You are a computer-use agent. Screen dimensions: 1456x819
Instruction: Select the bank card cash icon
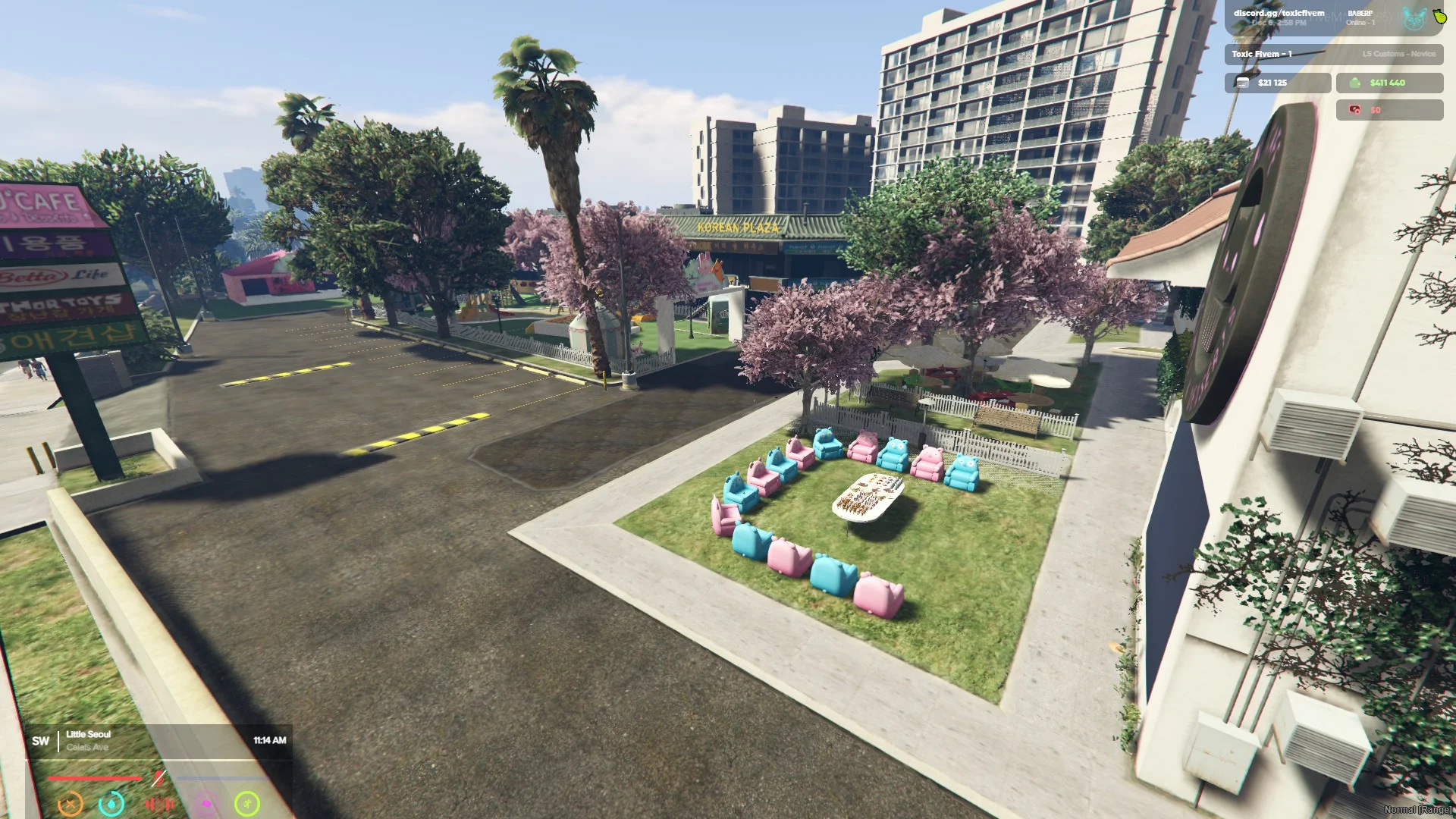pyautogui.click(x=1242, y=83)
